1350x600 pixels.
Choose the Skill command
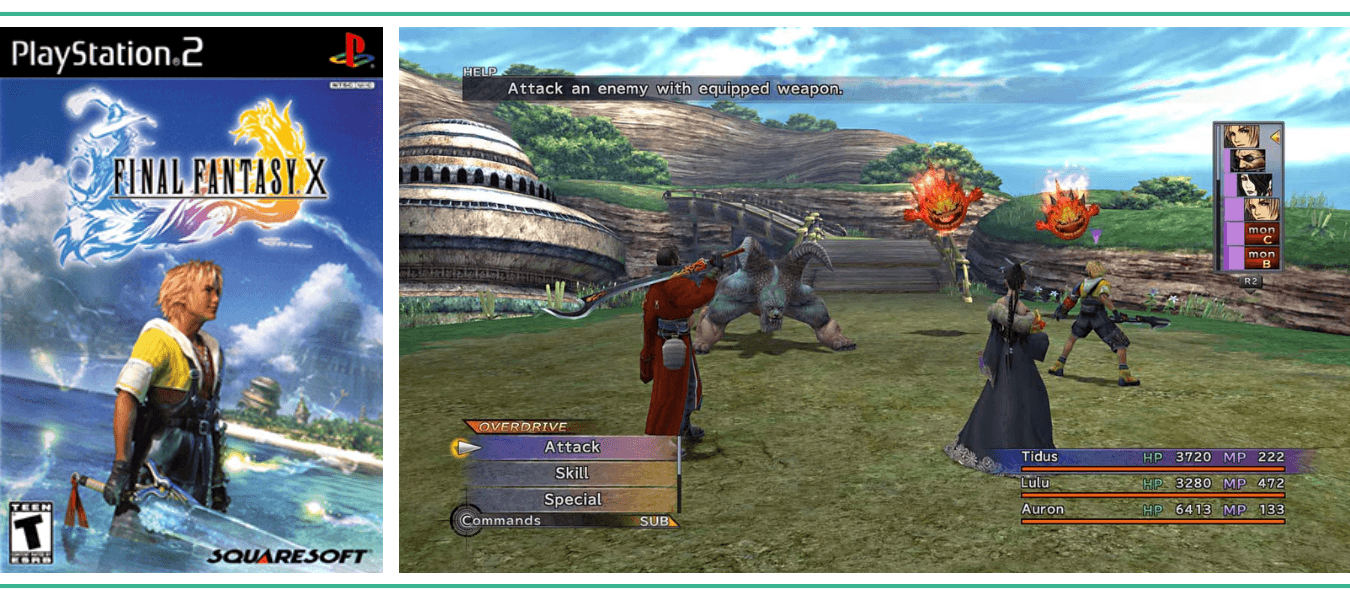572,473
